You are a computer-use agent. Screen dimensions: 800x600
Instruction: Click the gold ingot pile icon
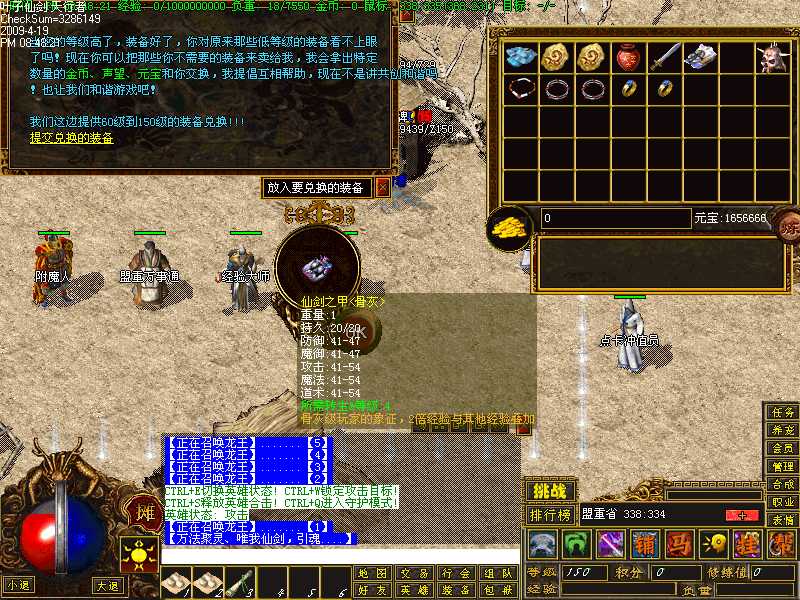[510, 226]
